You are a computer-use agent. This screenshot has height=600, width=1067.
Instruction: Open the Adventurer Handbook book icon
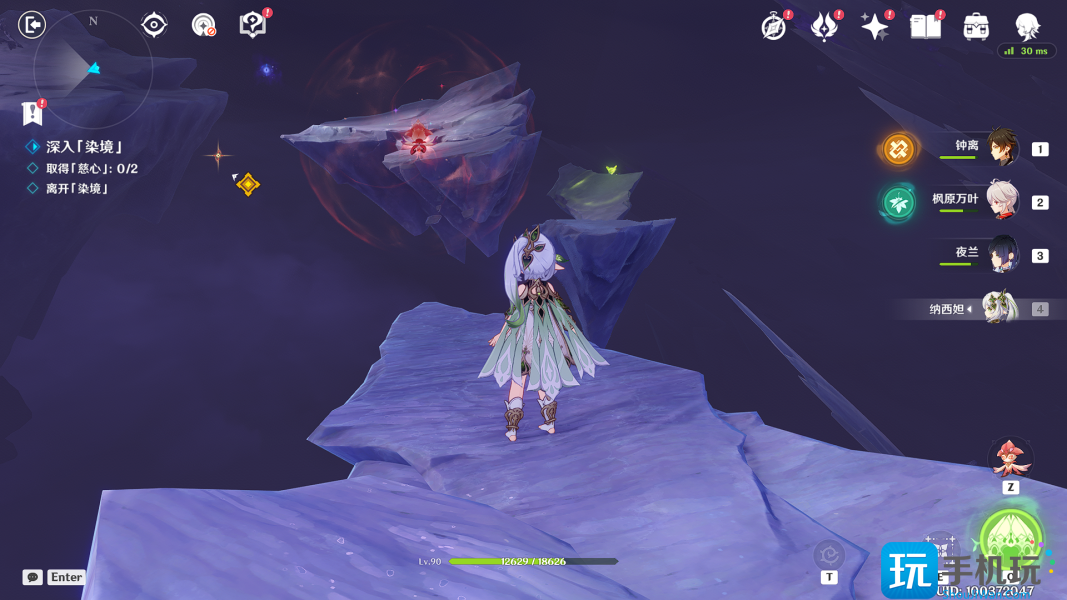[x=926, y=27]
